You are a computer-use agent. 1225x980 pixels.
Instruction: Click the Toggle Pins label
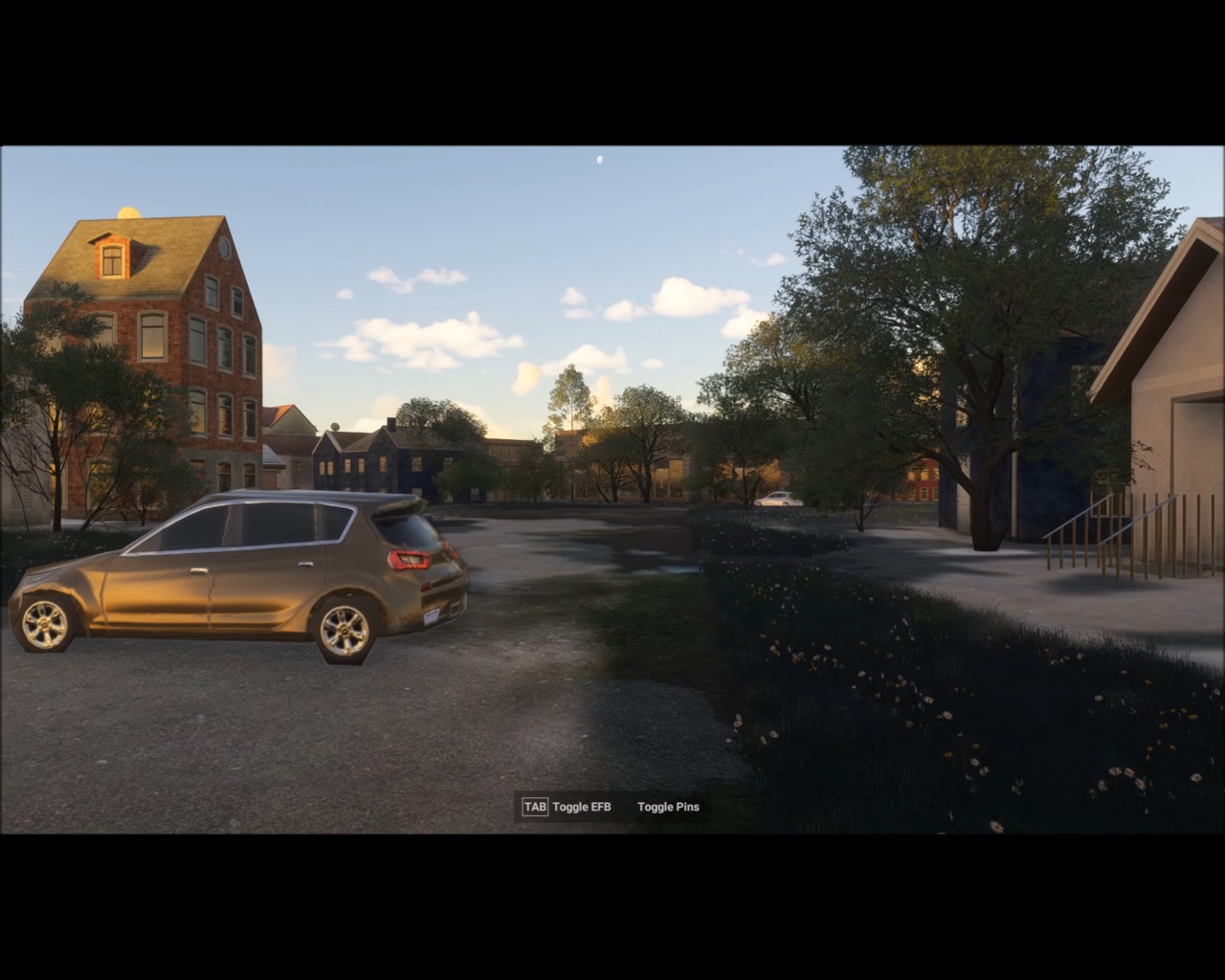click(668, 807)
